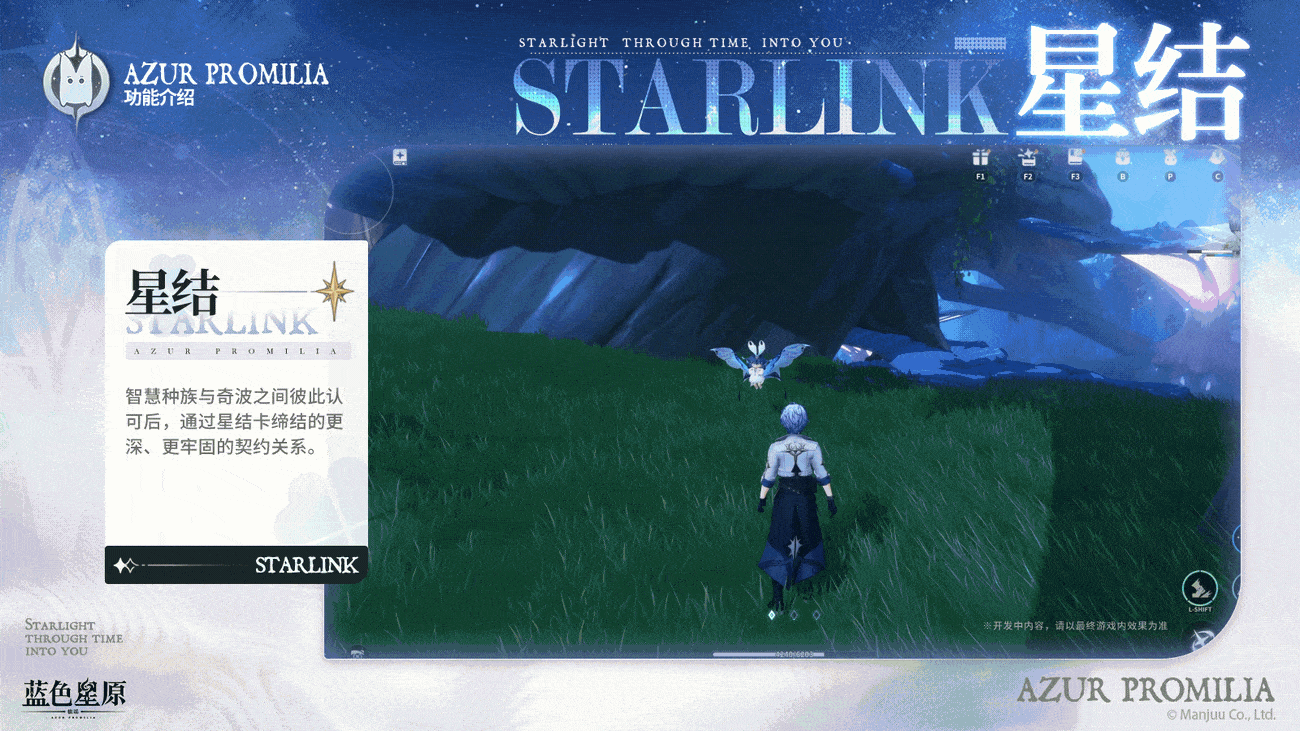Activate the L-SHIFT sprint skill icon

pos(1199,587)
